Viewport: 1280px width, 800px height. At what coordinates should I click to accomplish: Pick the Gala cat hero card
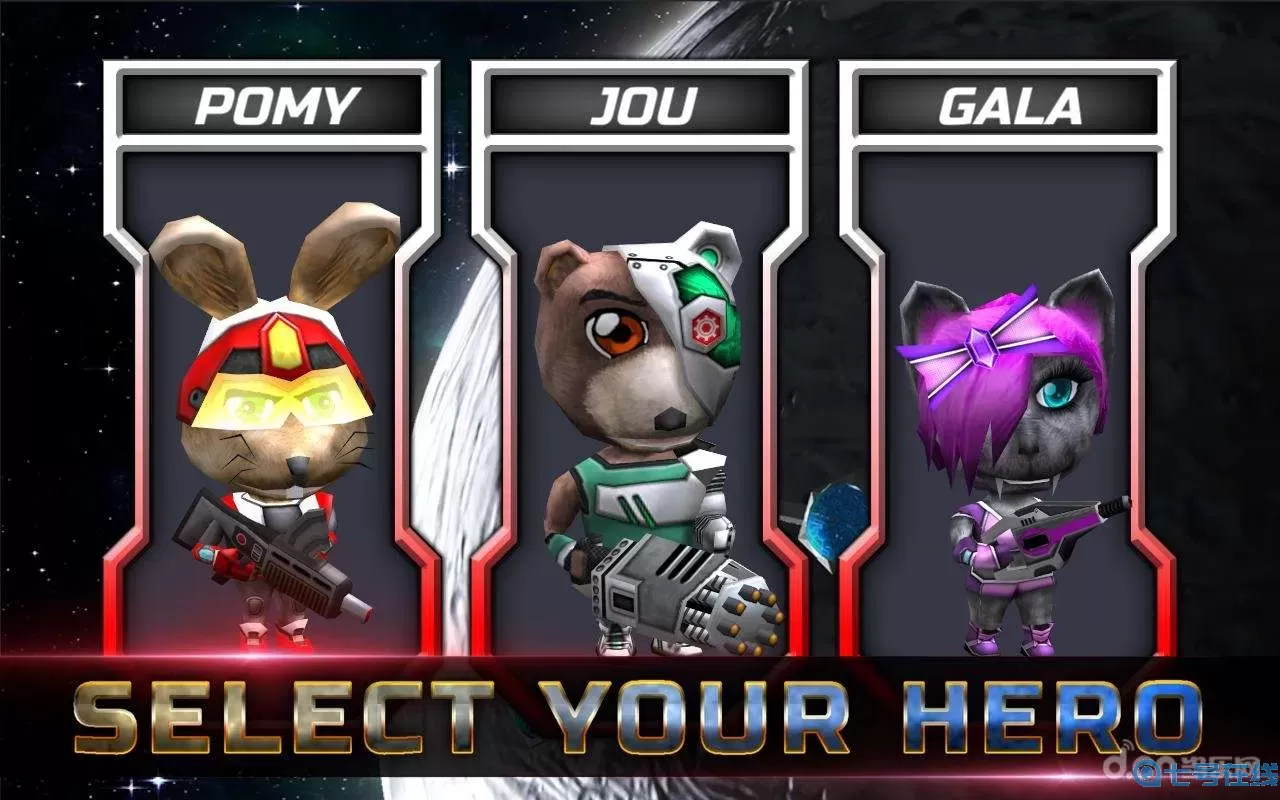(1007, 400)
